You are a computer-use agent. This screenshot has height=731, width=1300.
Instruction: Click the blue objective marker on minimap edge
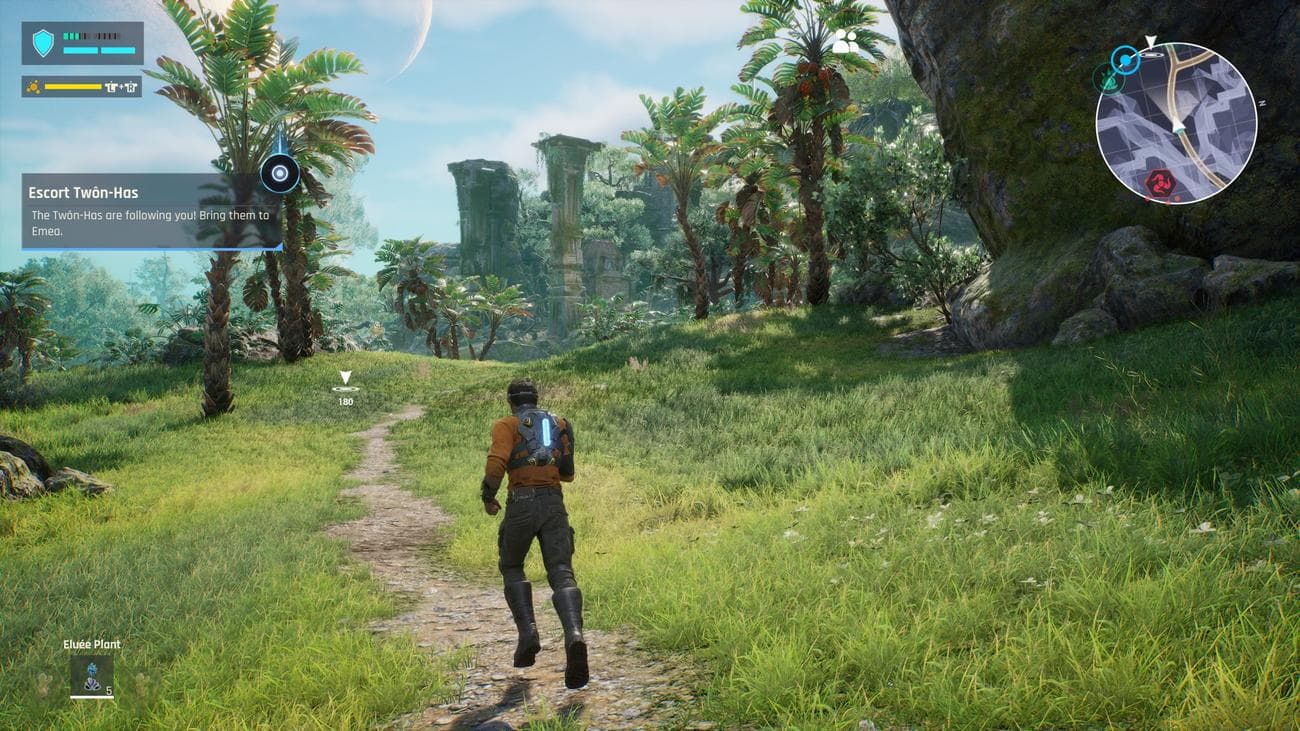click(x=1126, y=61)
